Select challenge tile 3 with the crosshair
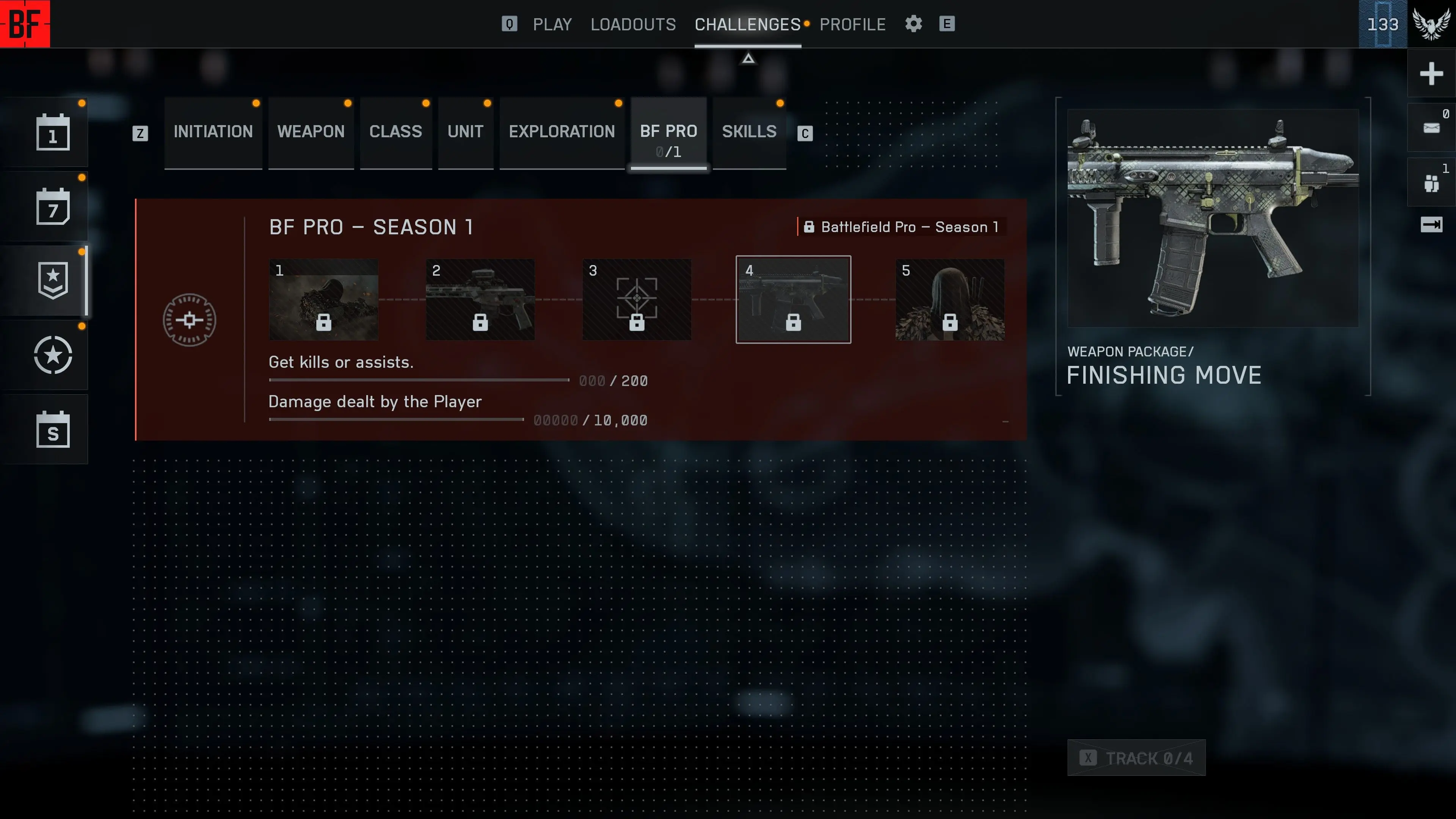Image resolution: width=1456 pixels, height=819 pixels. (637, 300)
